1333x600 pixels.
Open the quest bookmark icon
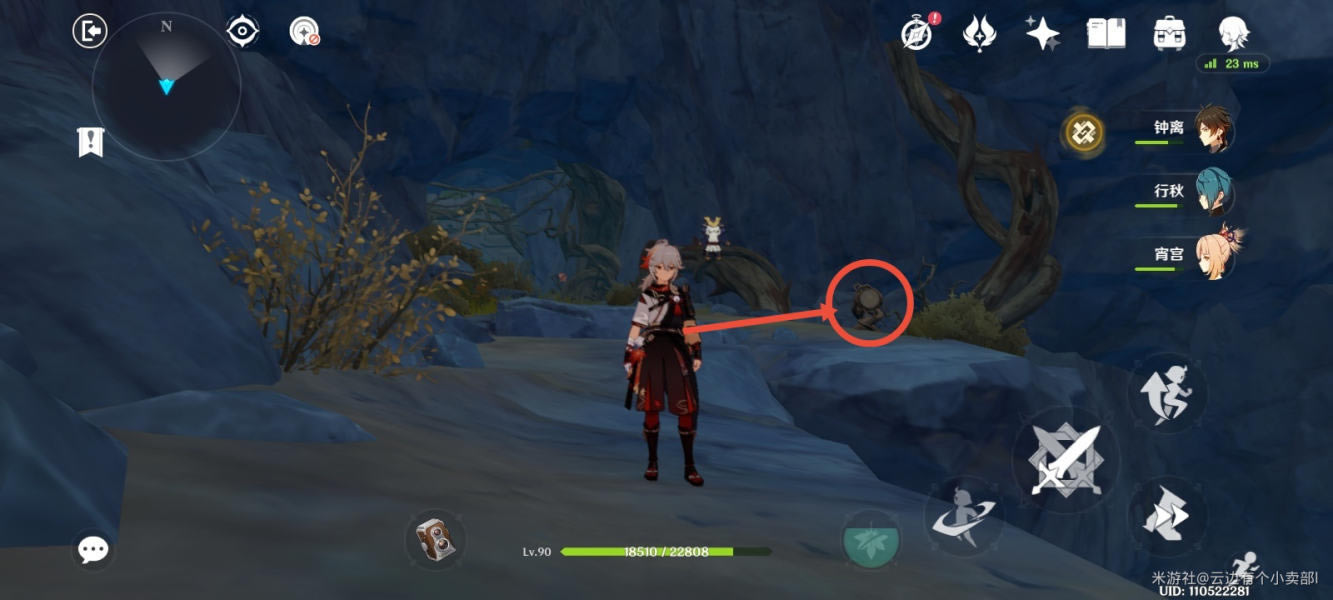tap(91, 142)
